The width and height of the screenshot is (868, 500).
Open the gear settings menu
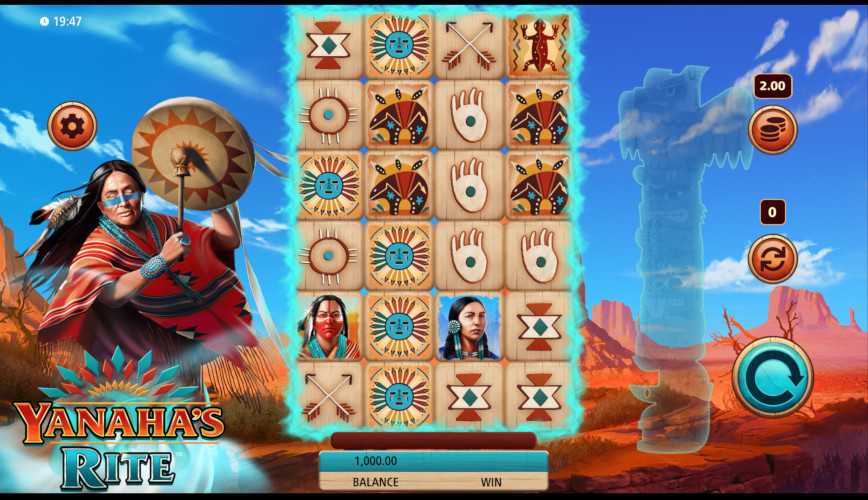coord(72,126)
